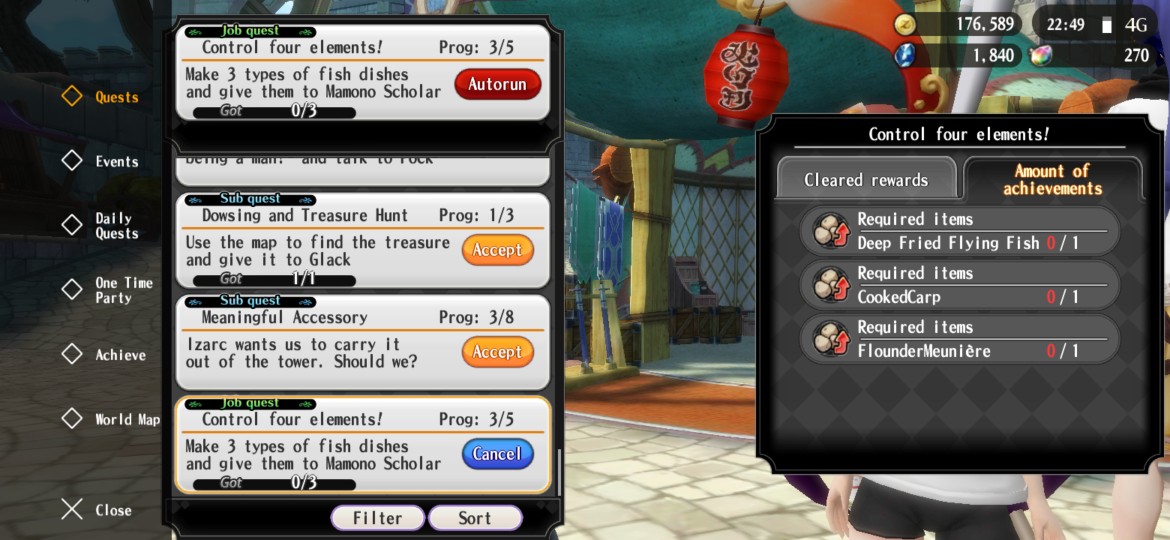The image size is (1170, 540).
Task: Select the Amount of achievements tab
Action: point(1052,180)
